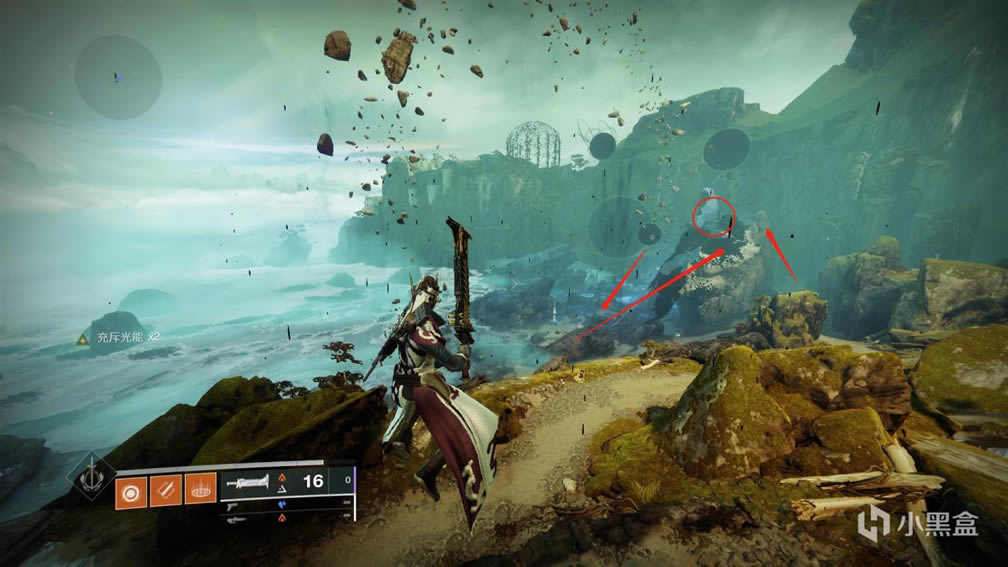
Task: Activate the diamond-shaped super ability icon
Action: pos(90,476)
